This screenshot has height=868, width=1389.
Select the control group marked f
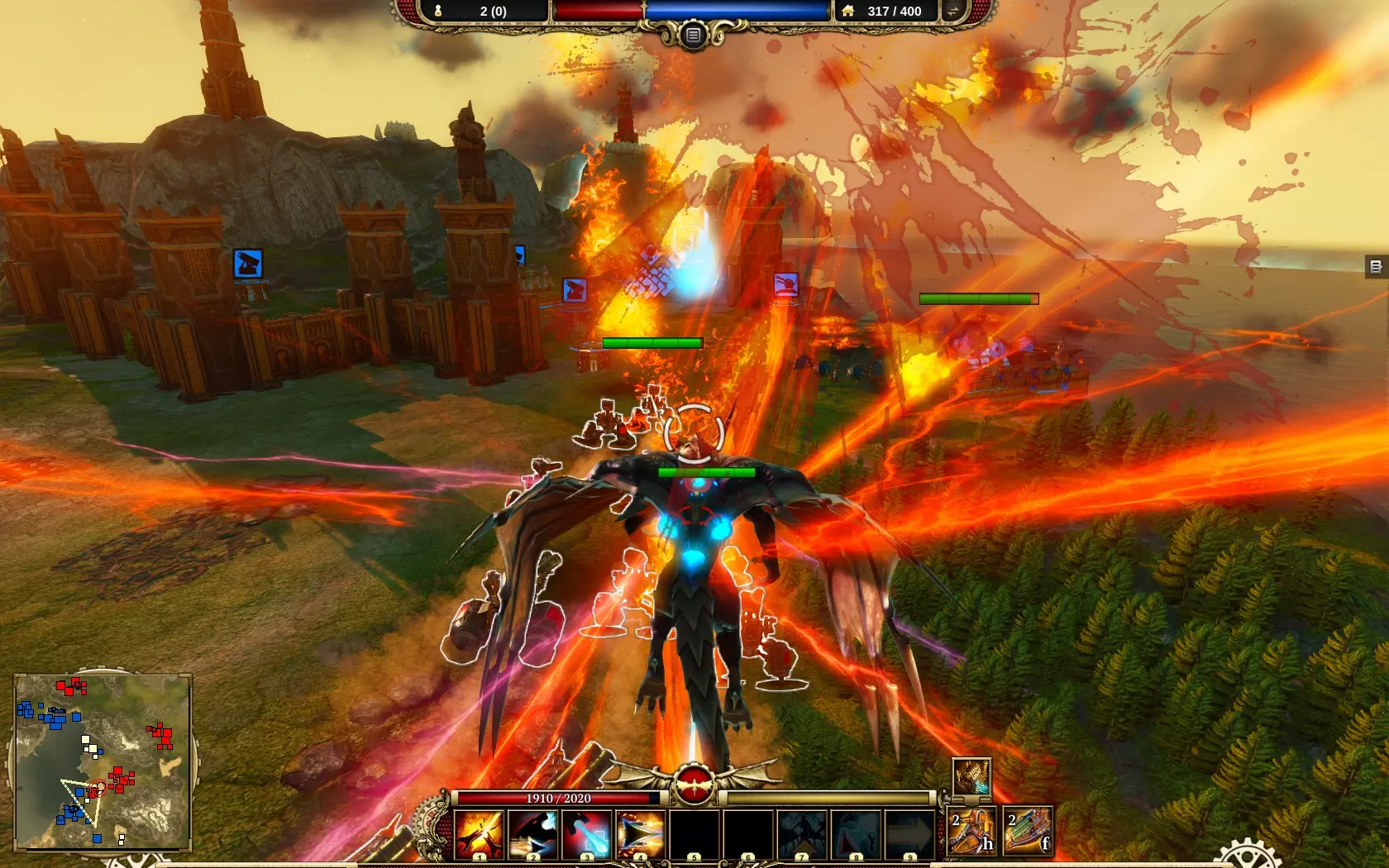pos(1028,830)
